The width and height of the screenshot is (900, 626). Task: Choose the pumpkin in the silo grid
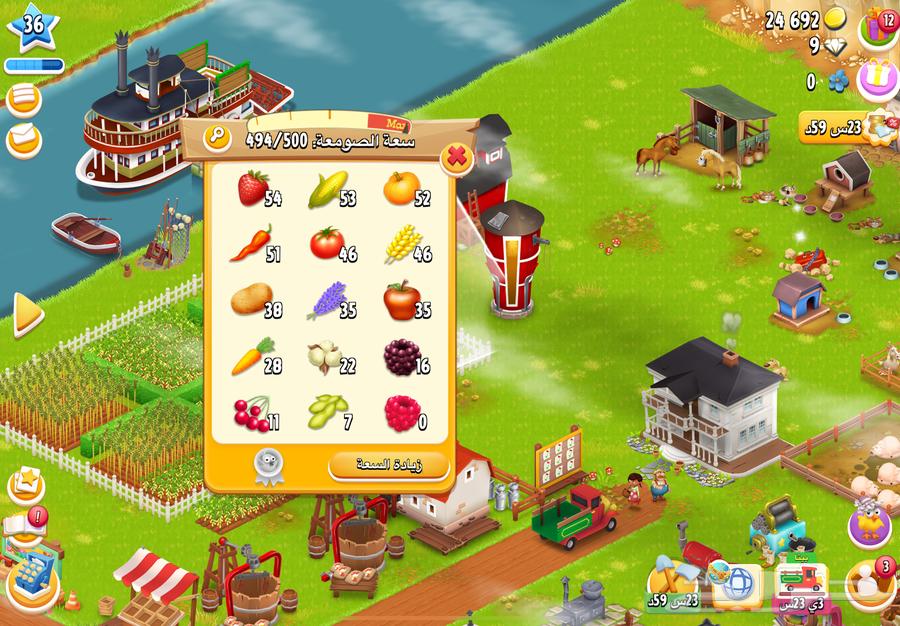pyautogui.click(x=401, y=188)
